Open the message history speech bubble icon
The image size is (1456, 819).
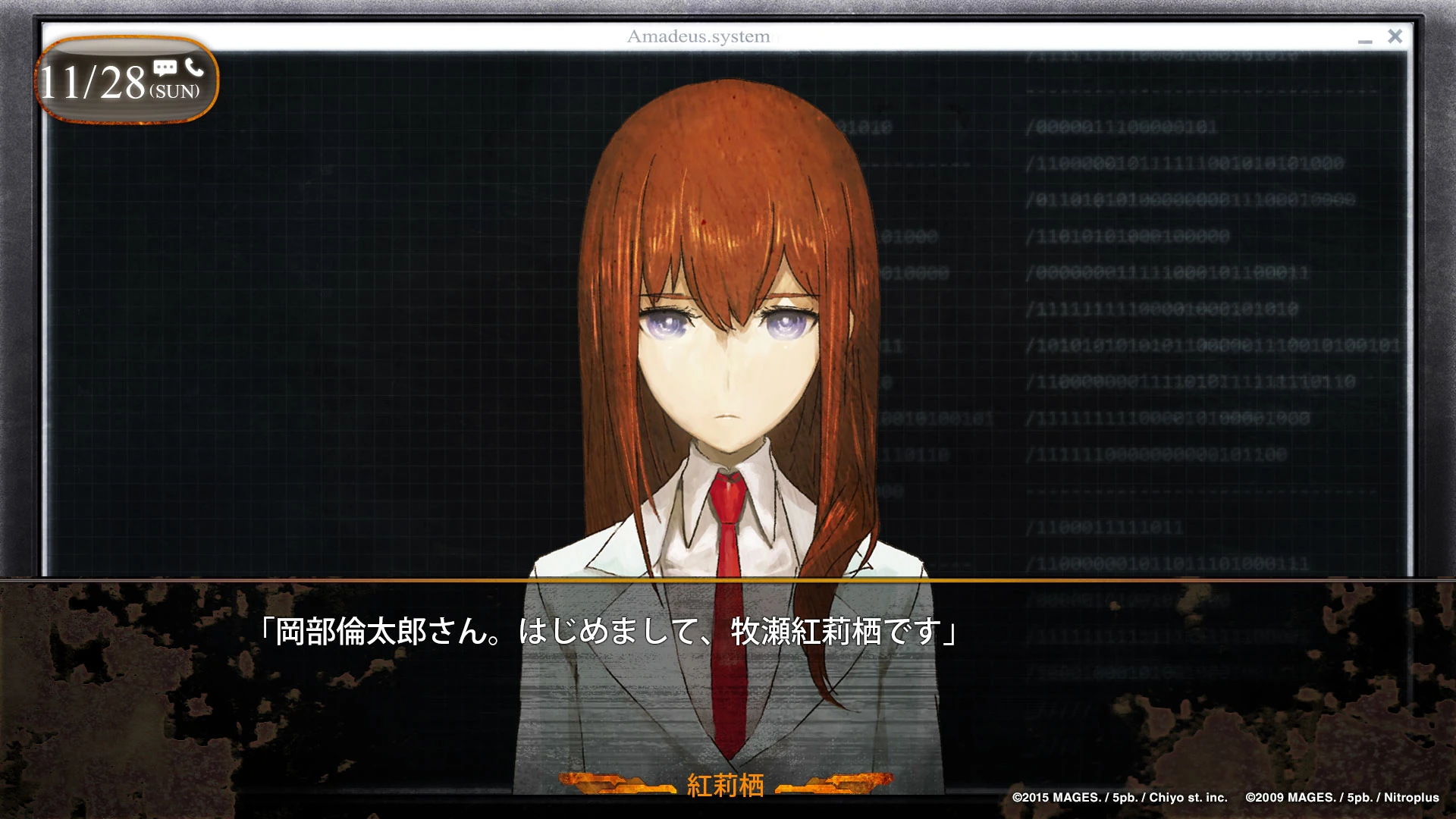(166, 68)
